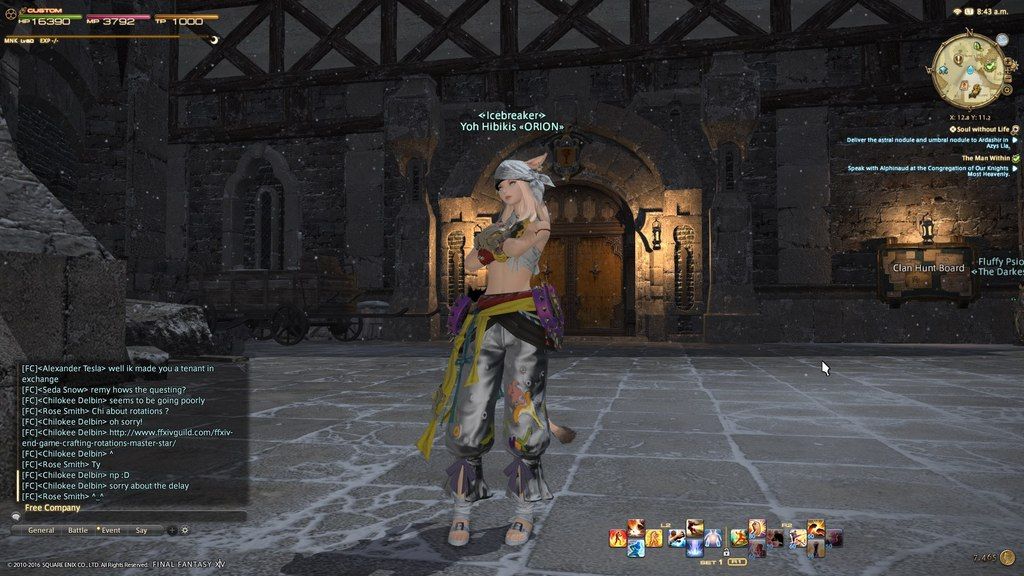1024x576 pixels.
Task: Open the Battle chat tab
Action: (x=78, y=530)
